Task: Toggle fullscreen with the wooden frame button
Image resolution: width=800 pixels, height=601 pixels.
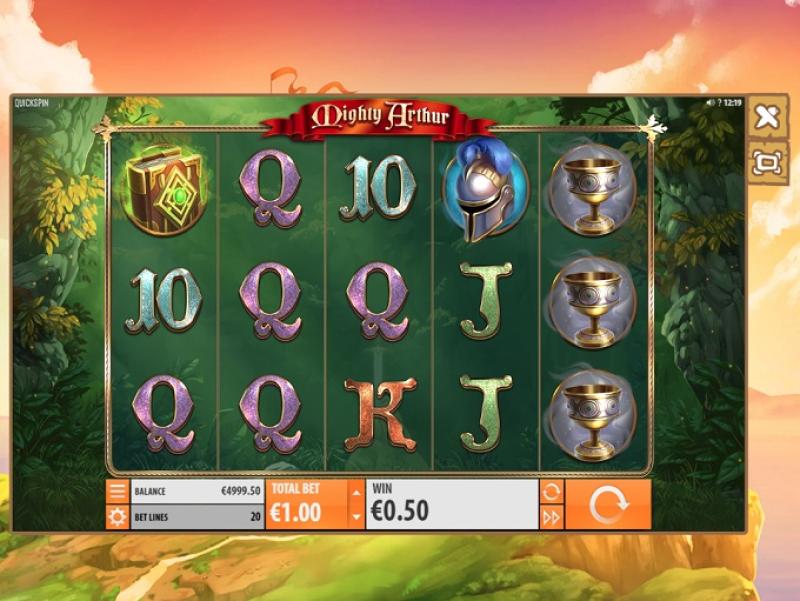Action: click(x=767, y=163)
